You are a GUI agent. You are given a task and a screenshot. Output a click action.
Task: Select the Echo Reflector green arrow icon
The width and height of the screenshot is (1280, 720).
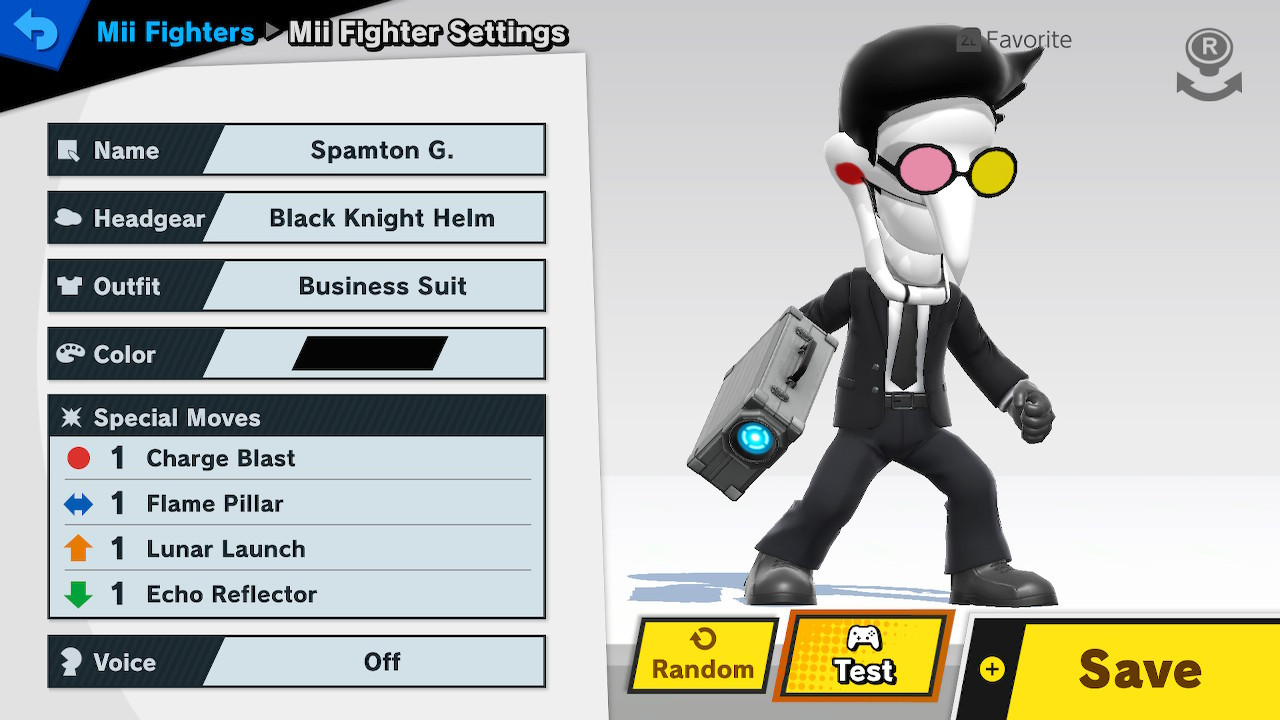point(77,594)
